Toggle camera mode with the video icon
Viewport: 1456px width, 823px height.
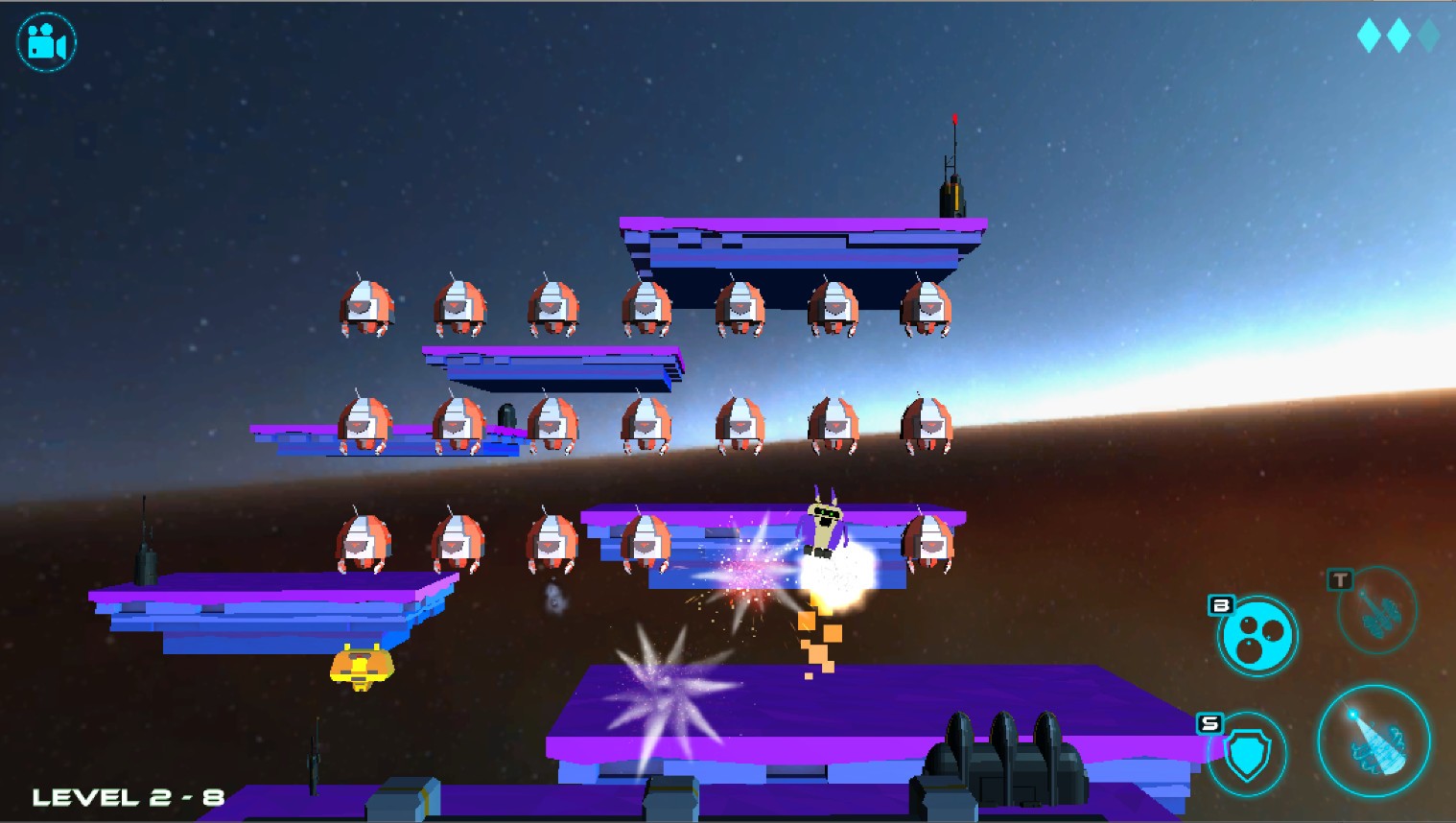pos(45,40)
